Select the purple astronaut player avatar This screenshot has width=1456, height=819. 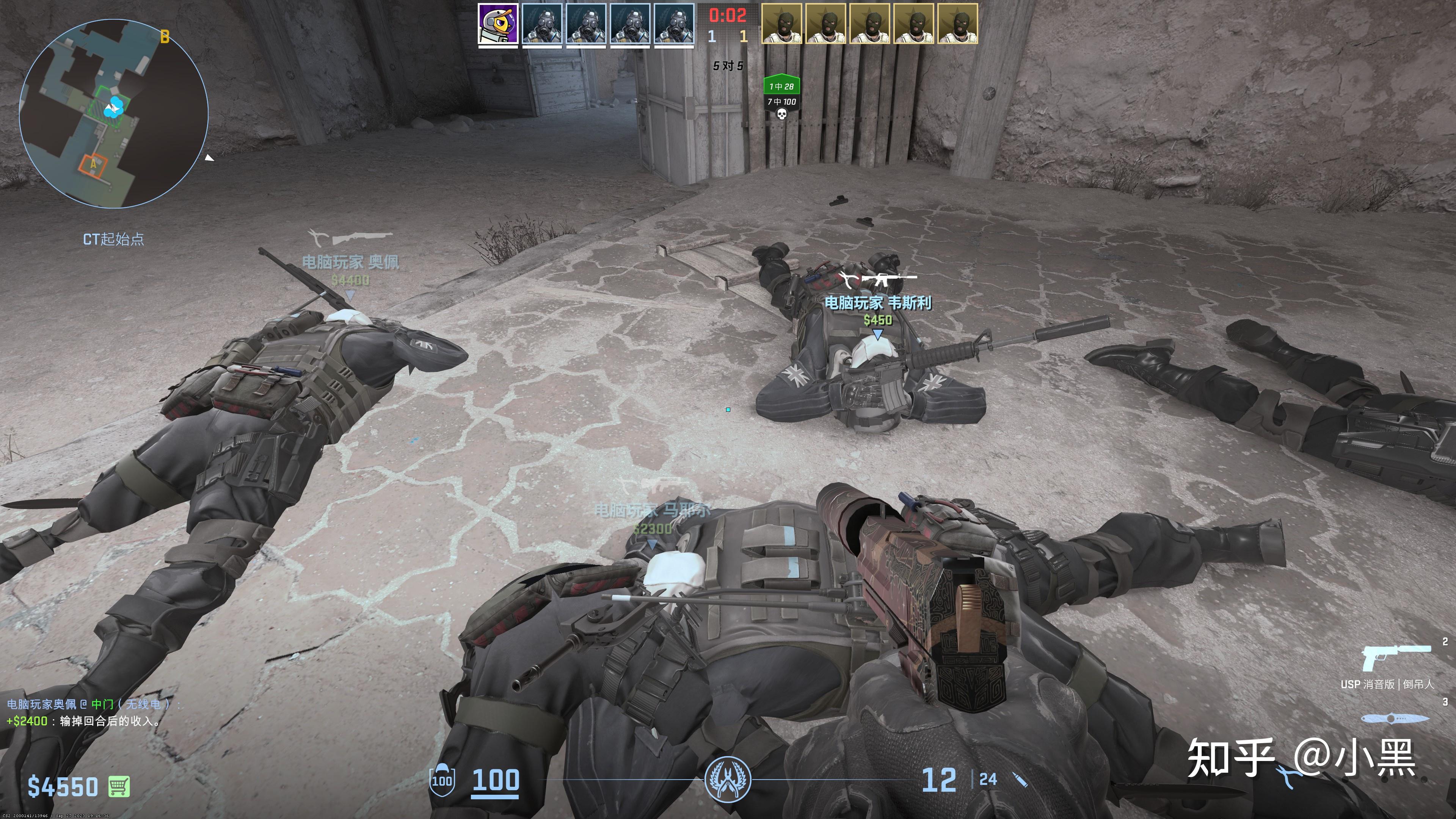(497, 24)
